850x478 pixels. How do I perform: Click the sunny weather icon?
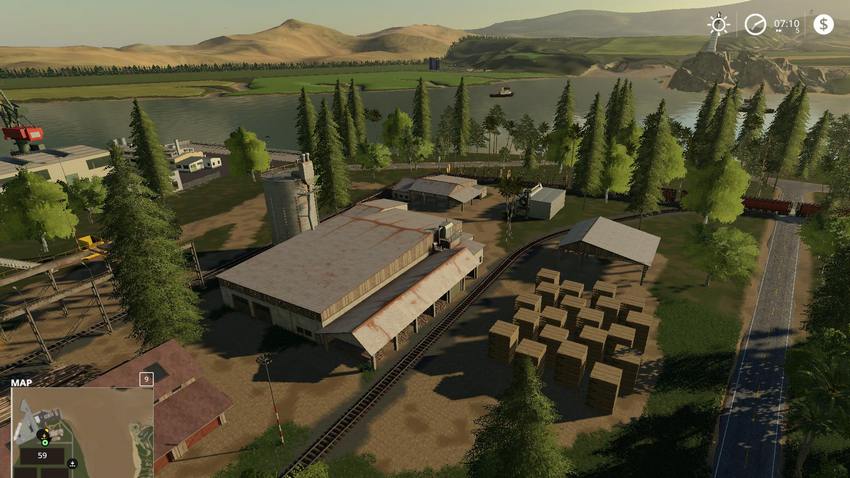pos(718,24)
